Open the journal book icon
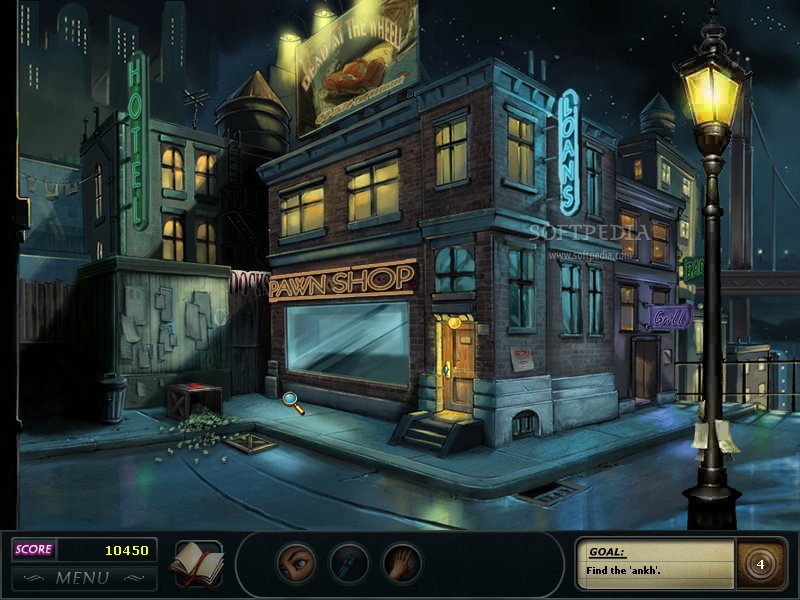This screenshot has height=600, width=800. pyautogui.click(x=197, y=563)
